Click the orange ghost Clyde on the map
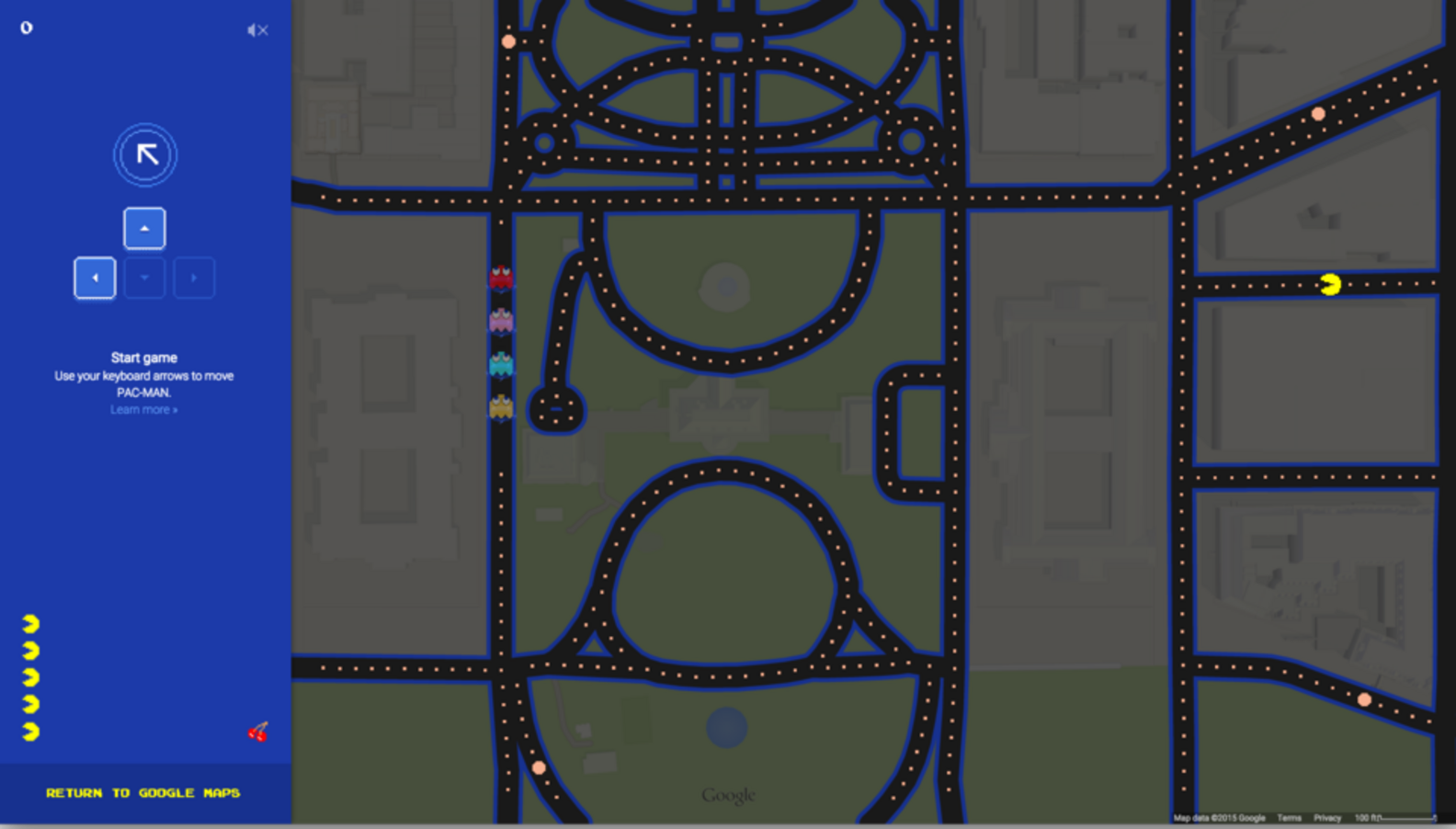Viewport: 1456px width, 829px height. [x=501, y=405]
